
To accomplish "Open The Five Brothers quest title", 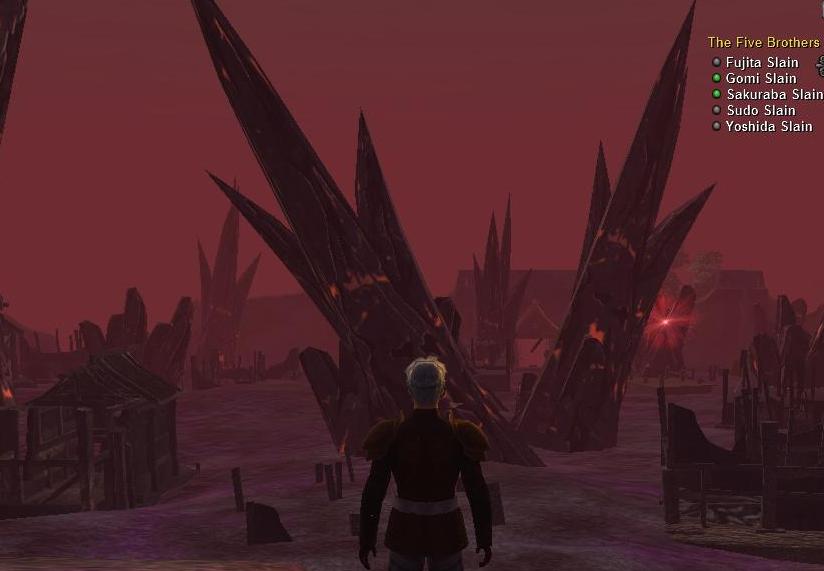I will click(x=763, y=43).
